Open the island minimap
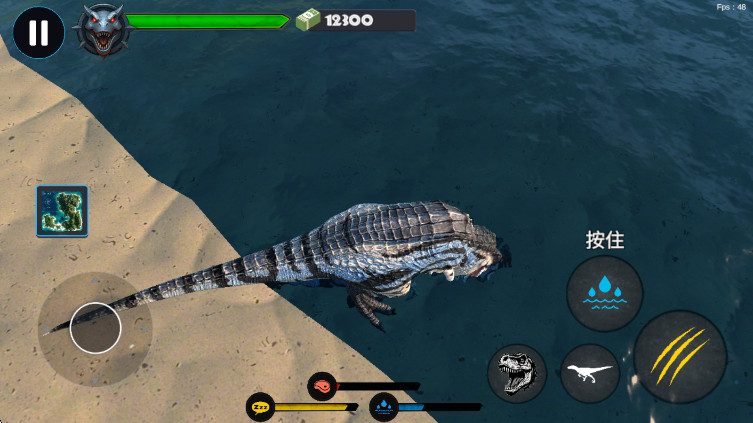Image resolution: width=753 pixels, height=423 pixels. (62, 211)
